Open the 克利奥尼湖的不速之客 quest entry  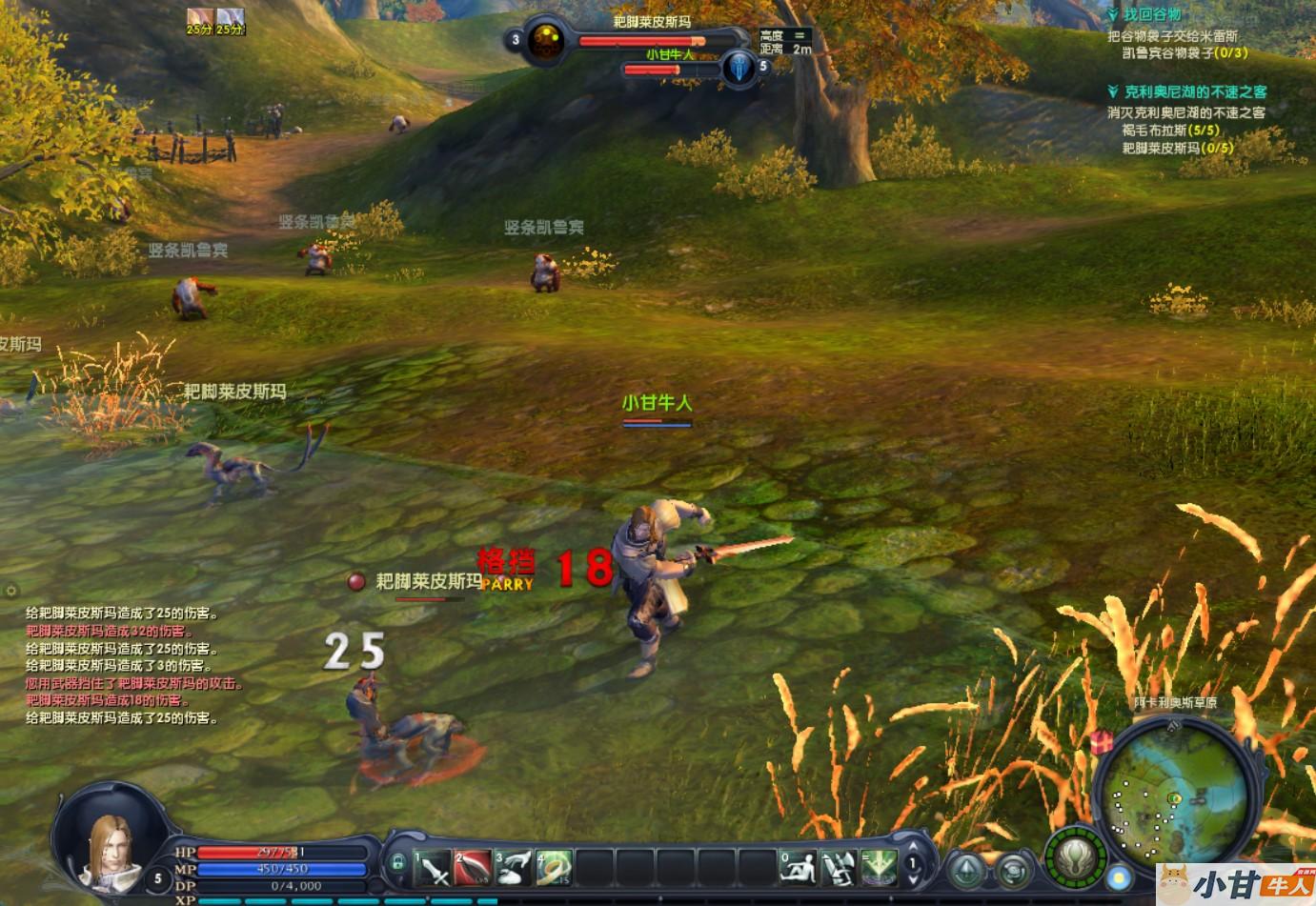point(1195,92)
